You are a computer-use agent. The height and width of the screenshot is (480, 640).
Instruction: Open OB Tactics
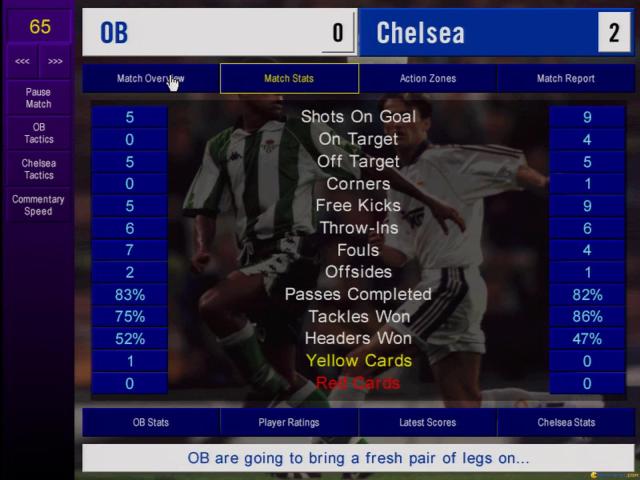point(38,134)
